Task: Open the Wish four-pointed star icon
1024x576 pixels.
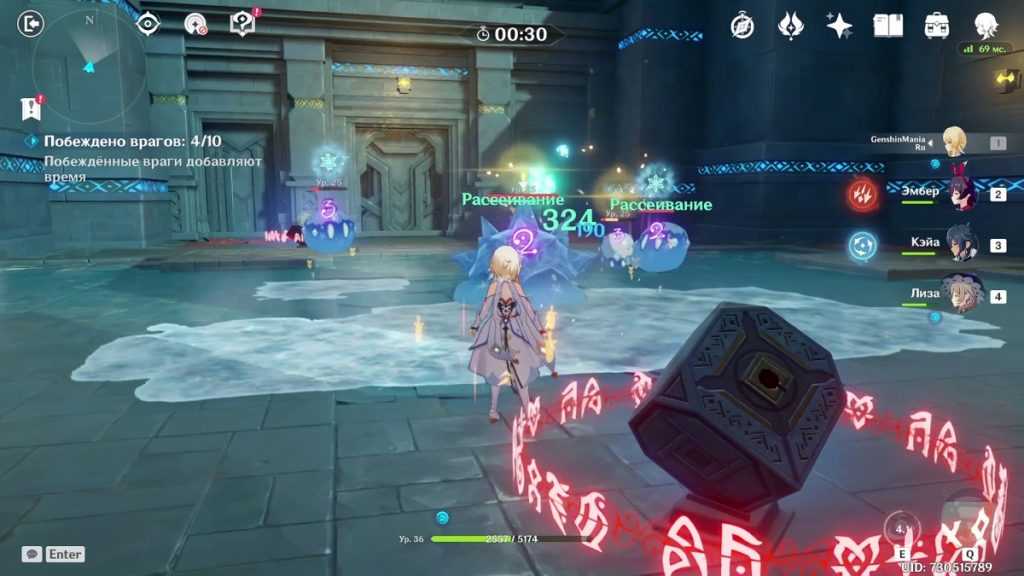Action: click(x=839, y=26)
